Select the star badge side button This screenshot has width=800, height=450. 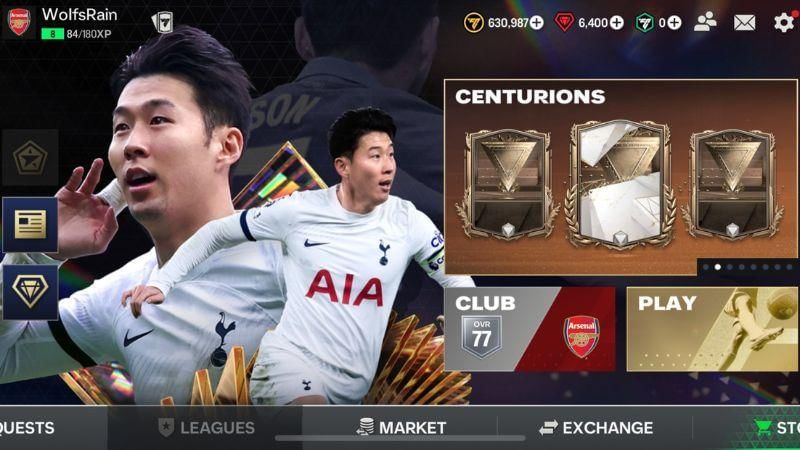point(29,157)
